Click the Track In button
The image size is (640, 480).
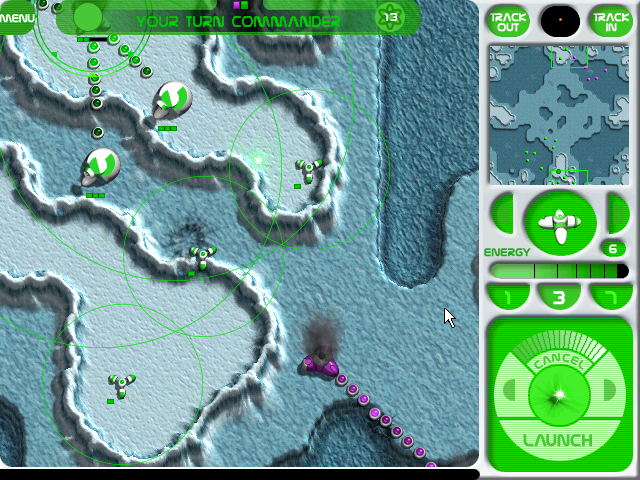click(x=610, y=19)
